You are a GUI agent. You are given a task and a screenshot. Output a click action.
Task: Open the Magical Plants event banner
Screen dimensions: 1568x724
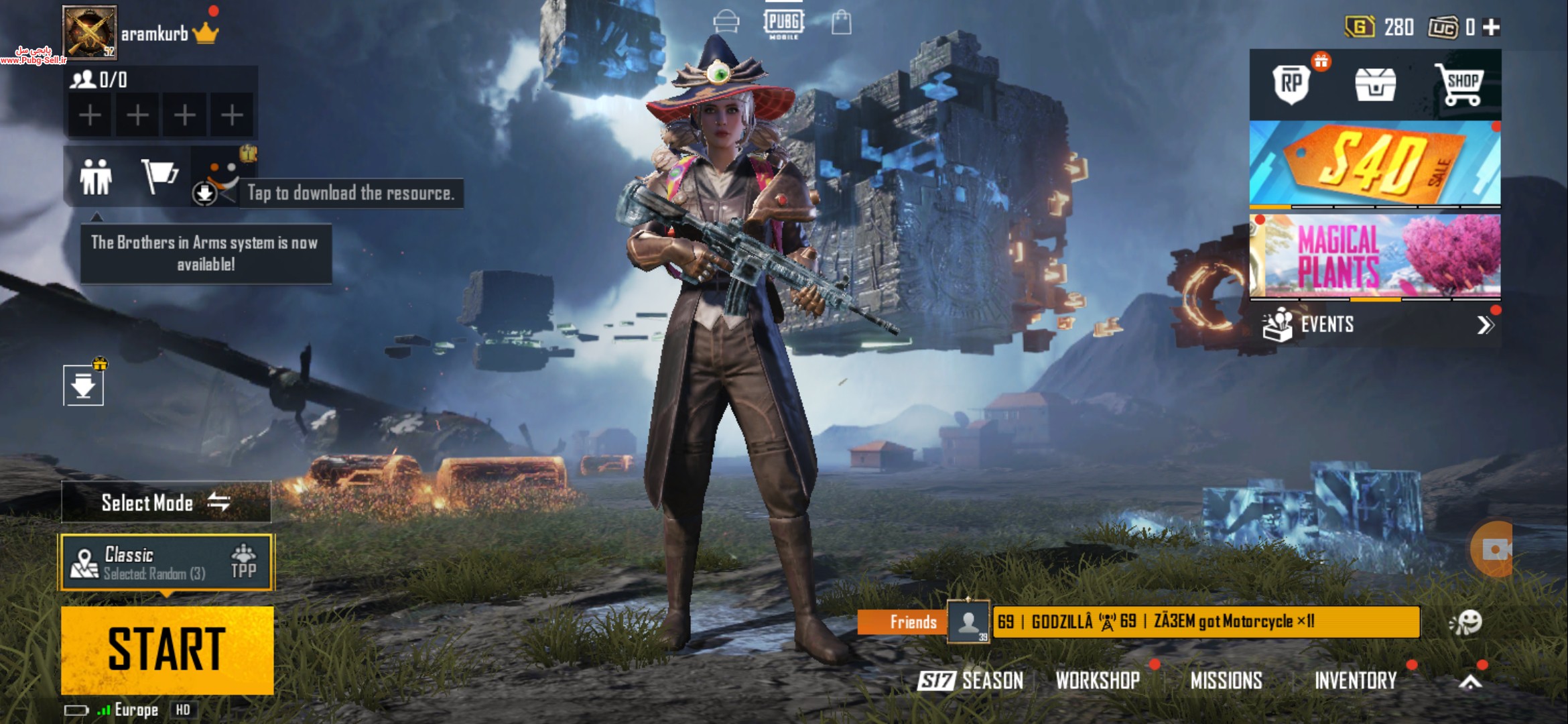[x=1374, y=255]
